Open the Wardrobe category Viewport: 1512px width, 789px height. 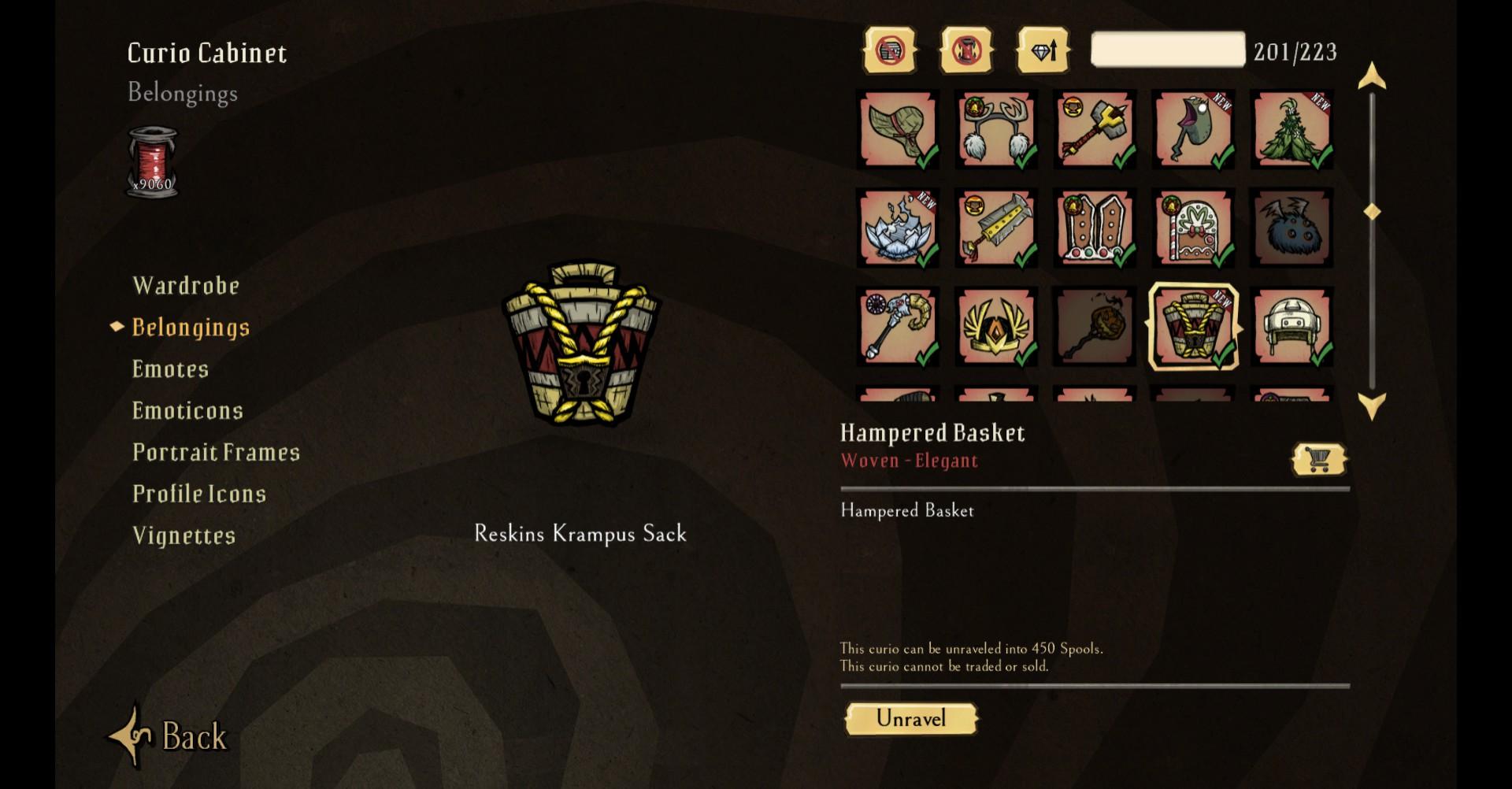coord(186,285)
